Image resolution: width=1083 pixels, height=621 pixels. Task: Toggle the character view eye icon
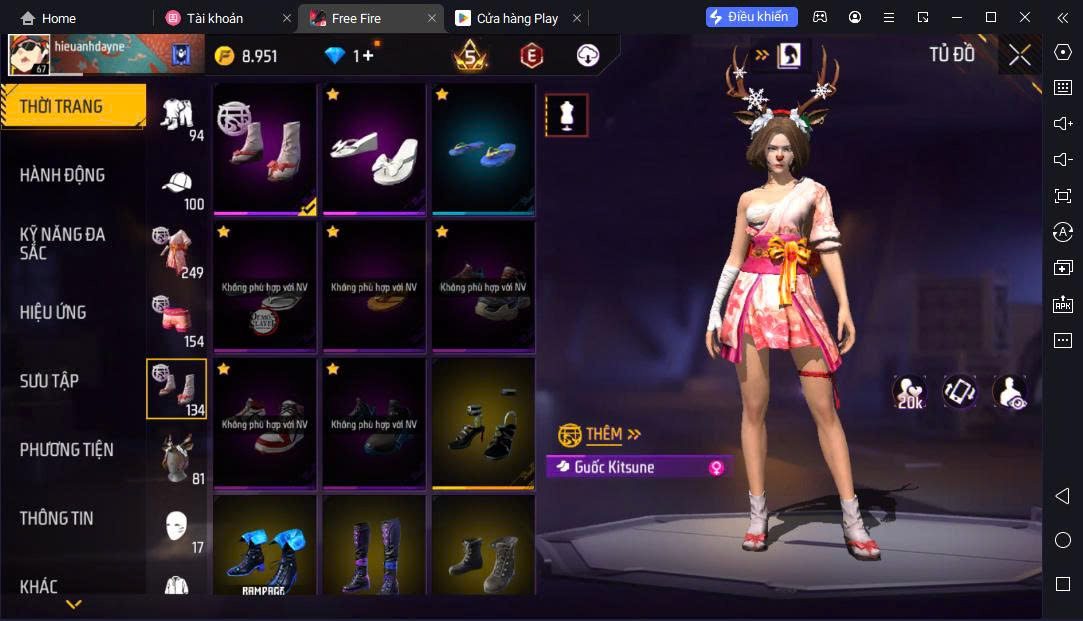click(x=1011, y=393)
